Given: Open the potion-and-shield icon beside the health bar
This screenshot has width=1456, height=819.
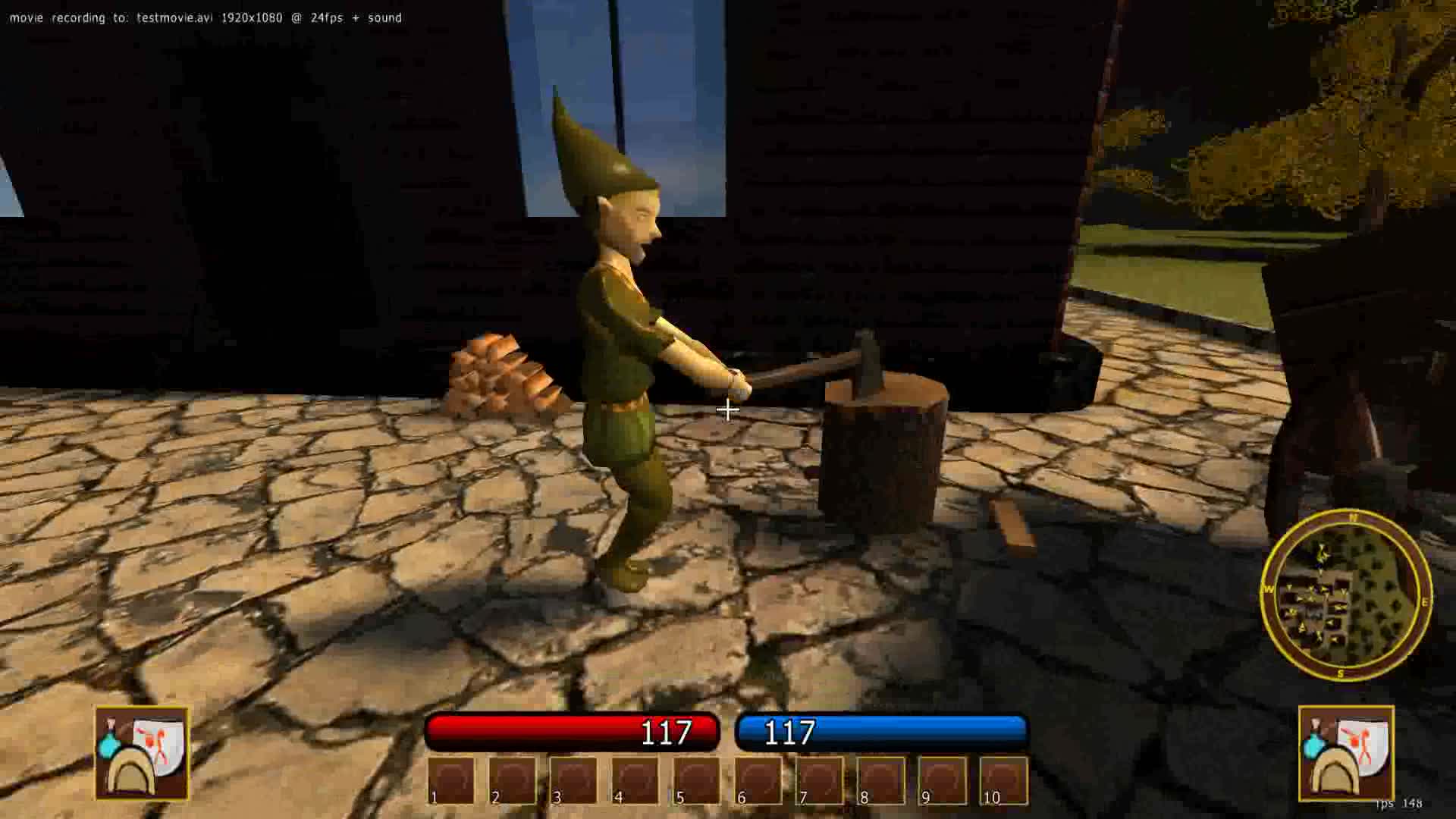Looking at the screenshot, I should coord(142,753).
